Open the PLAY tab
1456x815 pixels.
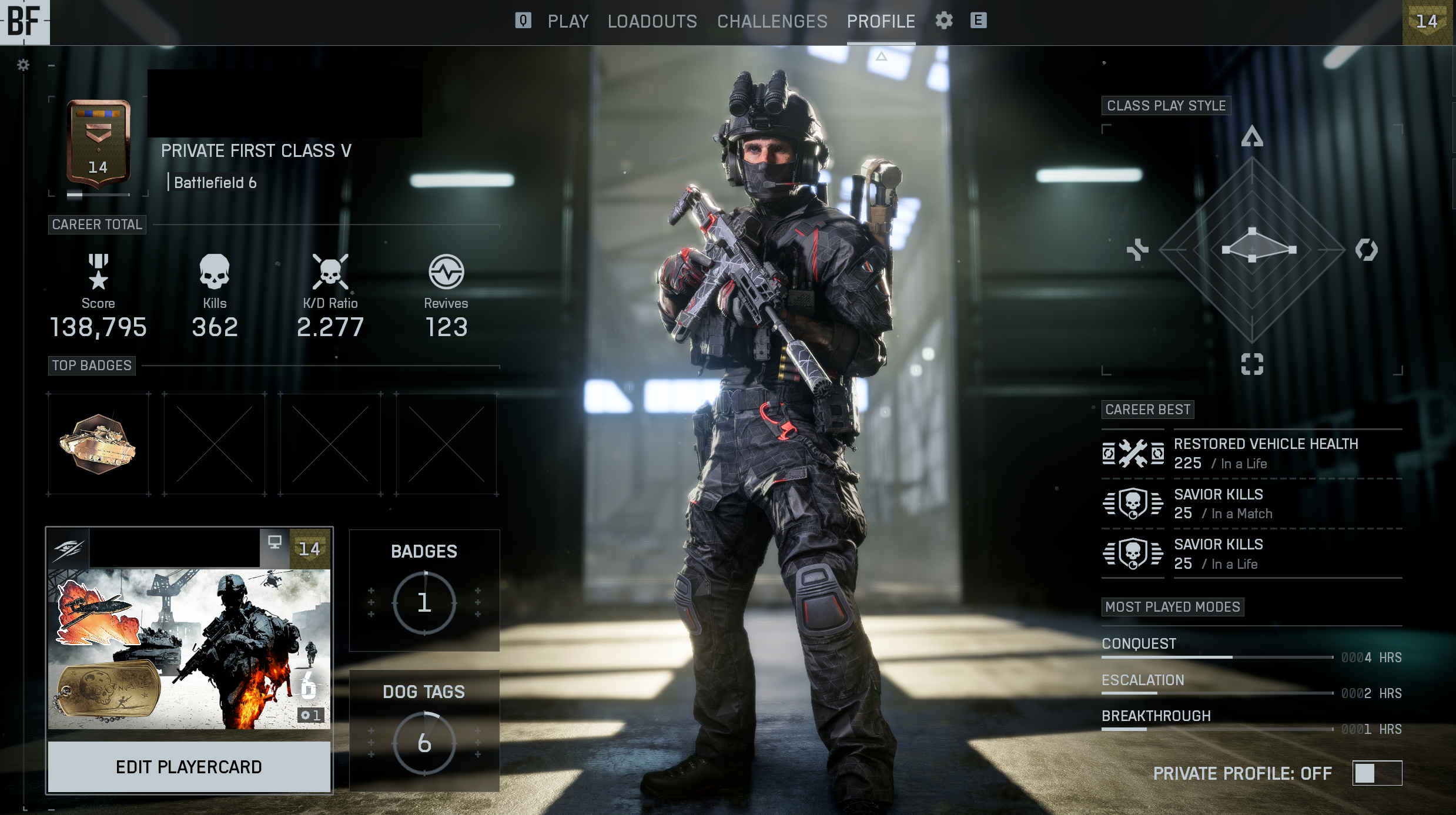[568, 22]
